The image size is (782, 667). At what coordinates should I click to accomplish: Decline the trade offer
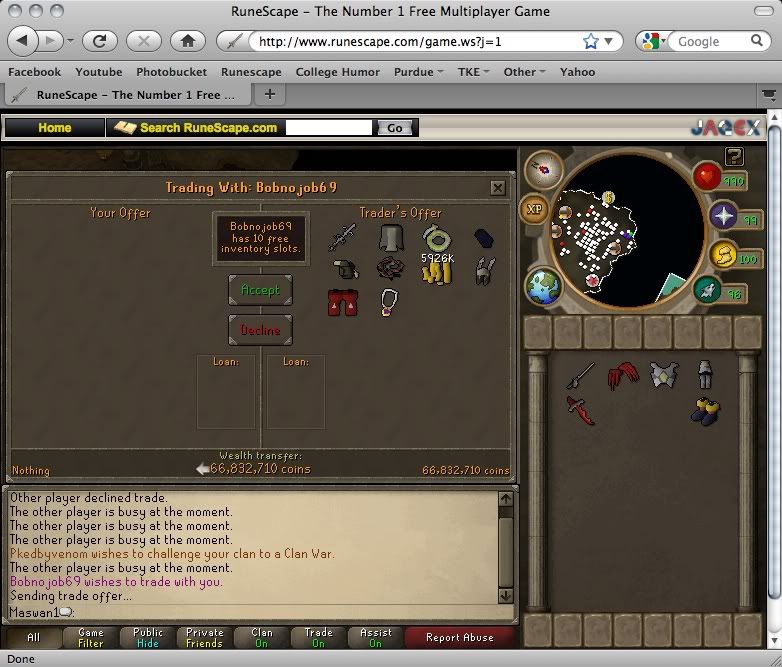point(260,330)
